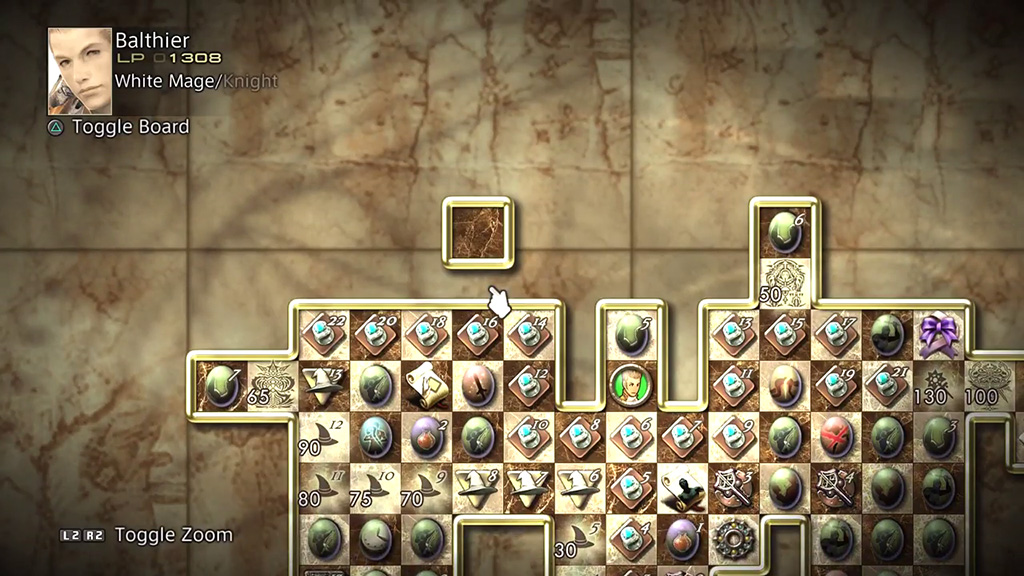Pick the gauntlet license numbered 21
The width and height of the screenshot is (1024, 576).
[887, 385]
